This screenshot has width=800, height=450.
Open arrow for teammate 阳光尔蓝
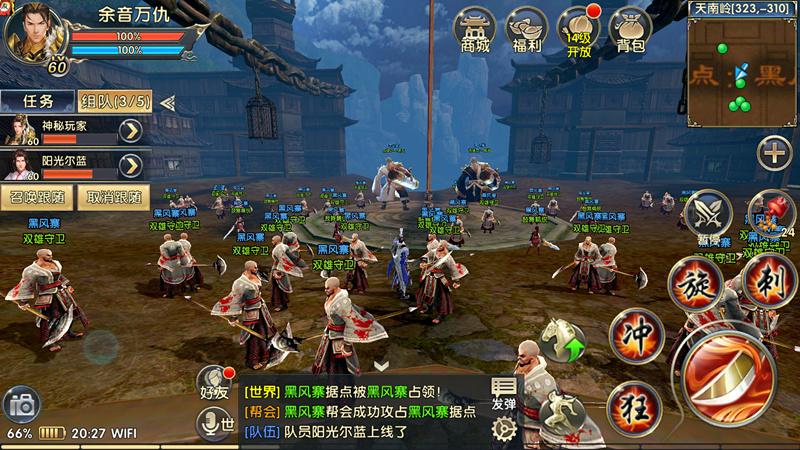130,165
